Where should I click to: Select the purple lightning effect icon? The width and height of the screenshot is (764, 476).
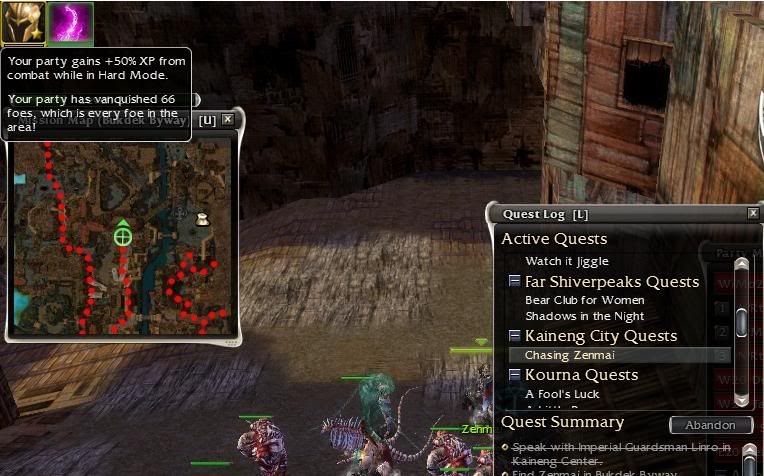tap(71, 23)
